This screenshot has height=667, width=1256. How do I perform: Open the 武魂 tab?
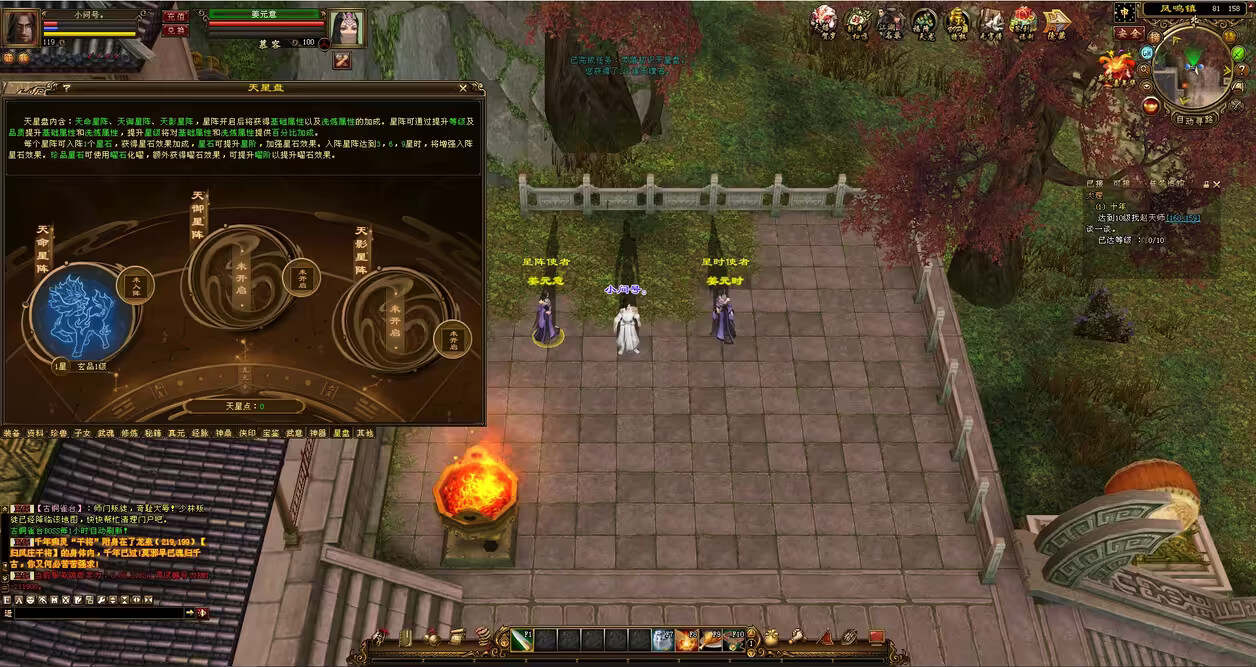click(x=105, y=433)
